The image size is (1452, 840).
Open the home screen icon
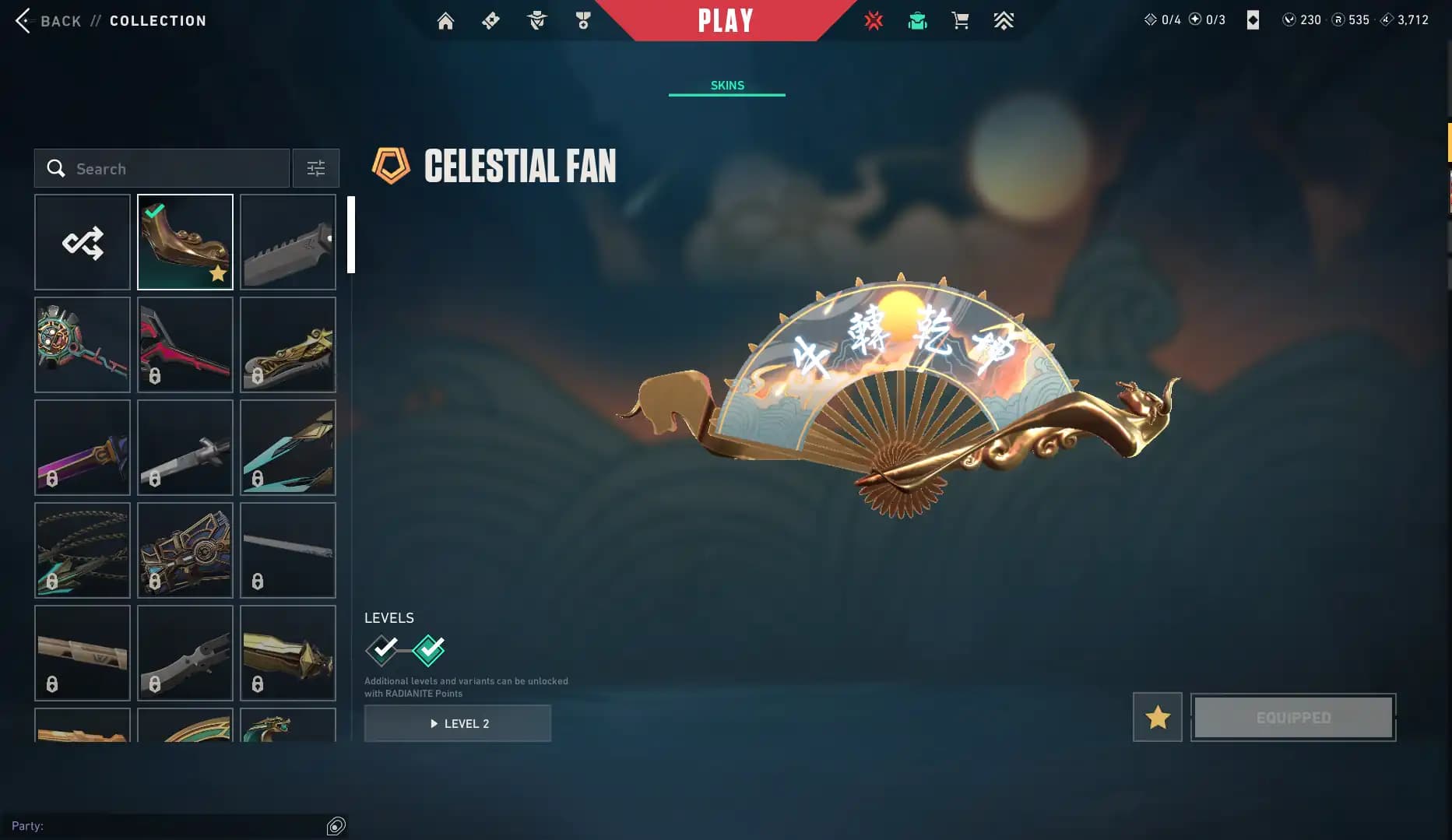click(445, 21)
